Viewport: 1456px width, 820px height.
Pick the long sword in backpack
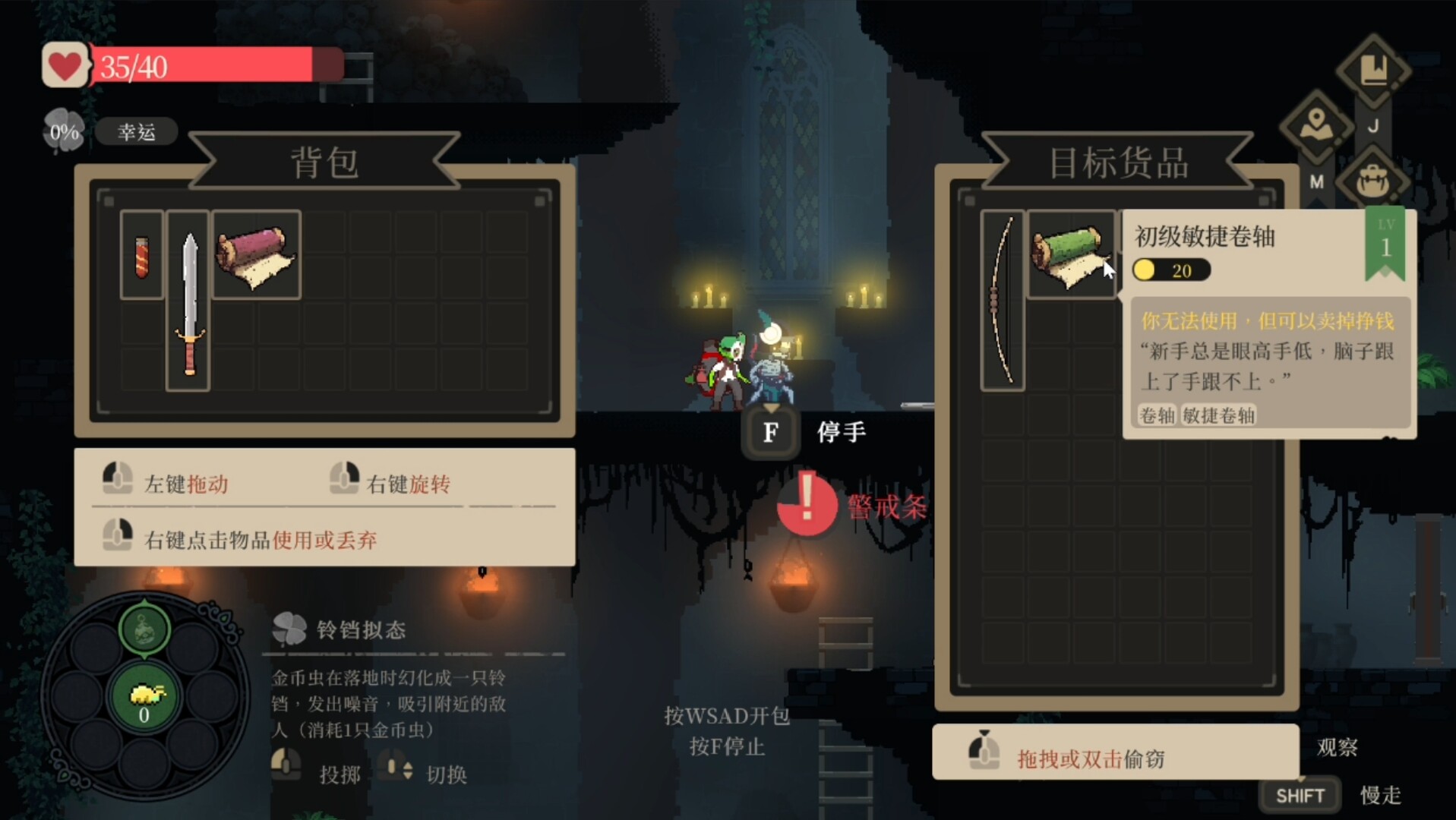188,301
